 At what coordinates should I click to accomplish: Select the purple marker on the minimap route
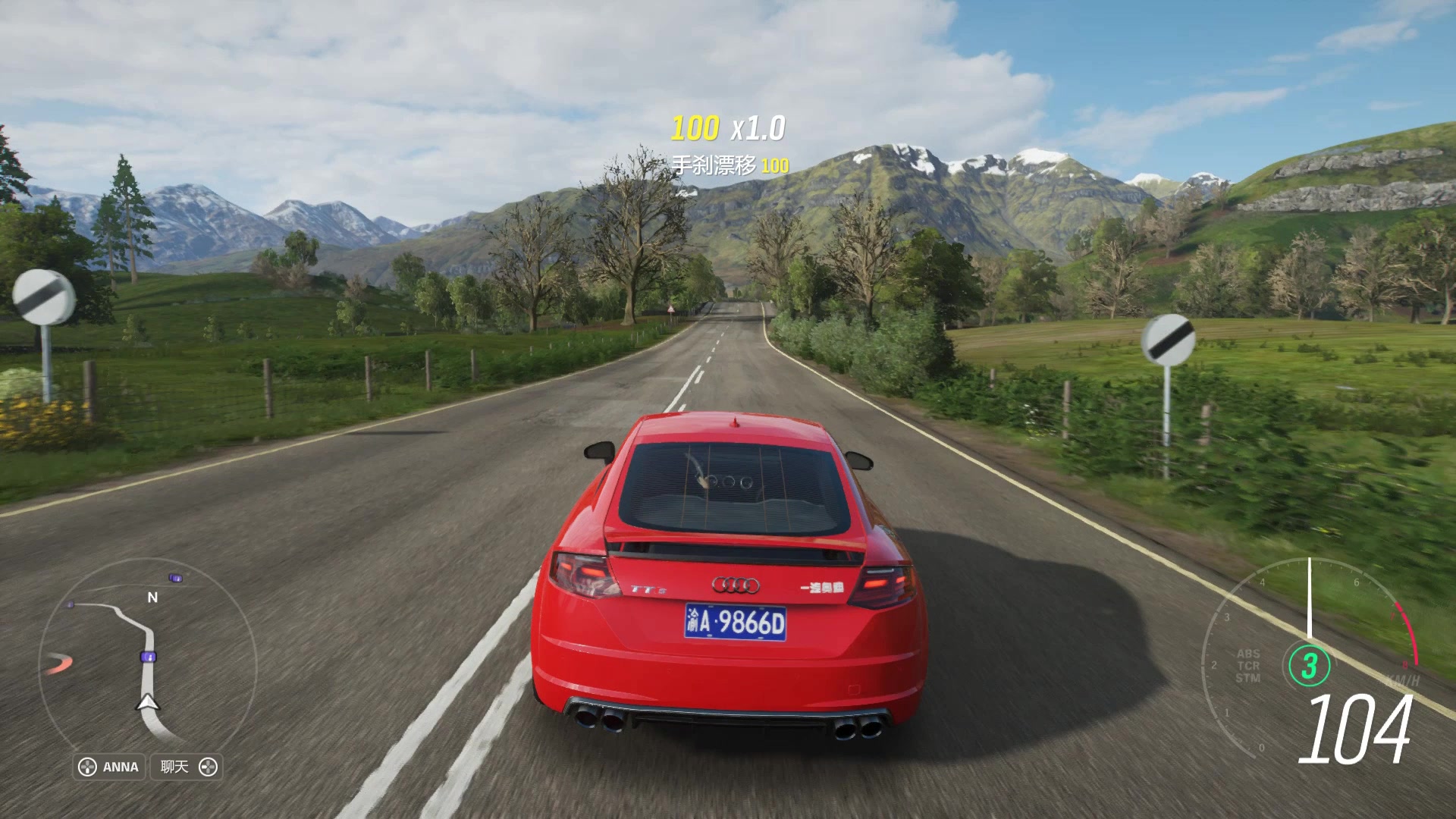point(148,656)
